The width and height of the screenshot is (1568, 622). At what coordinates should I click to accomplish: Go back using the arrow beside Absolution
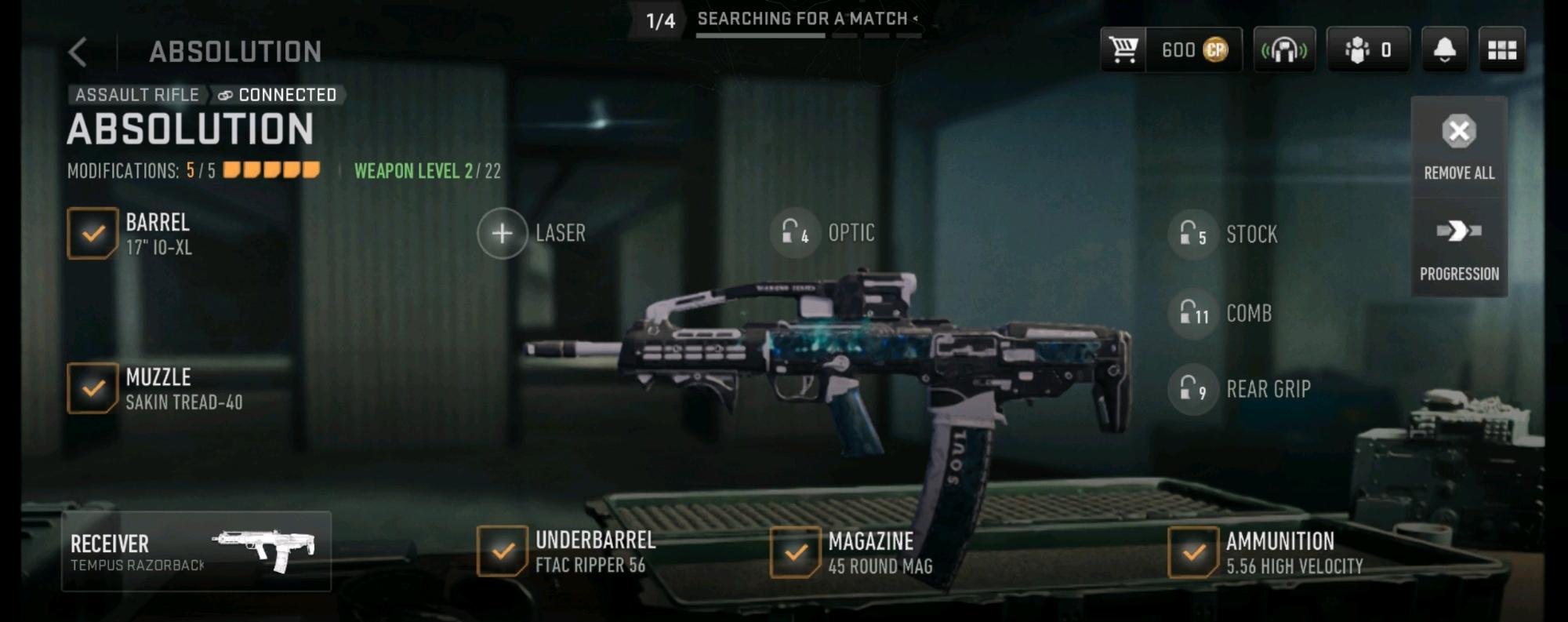(78, 53)
